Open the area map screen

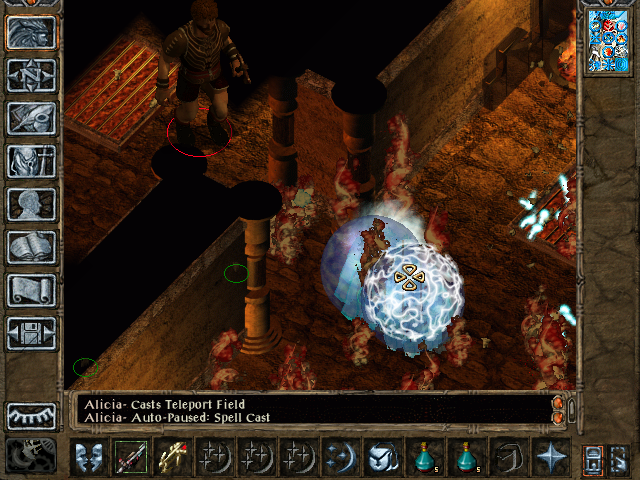[31, 75]
